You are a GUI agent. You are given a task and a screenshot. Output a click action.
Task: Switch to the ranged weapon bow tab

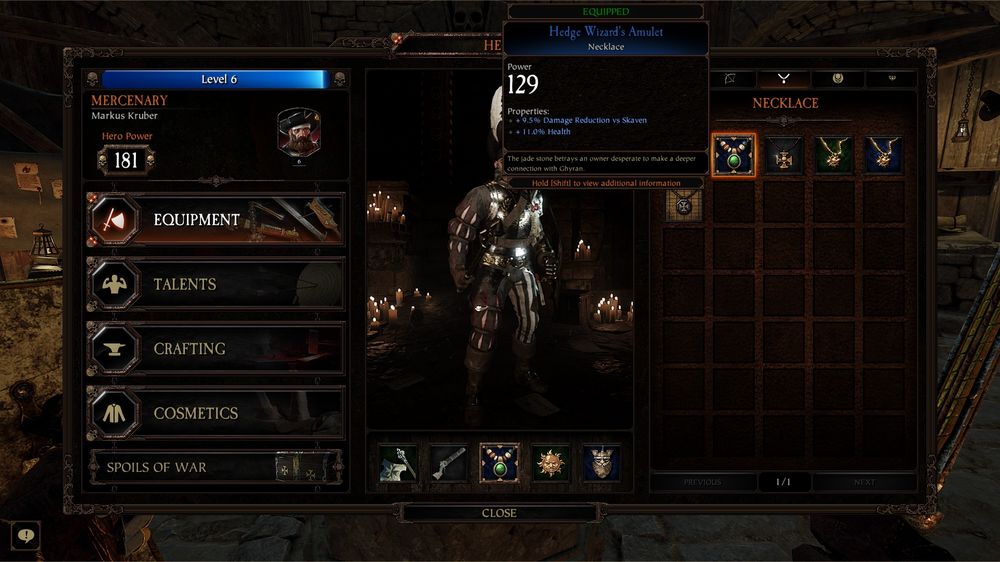(730, 78)
